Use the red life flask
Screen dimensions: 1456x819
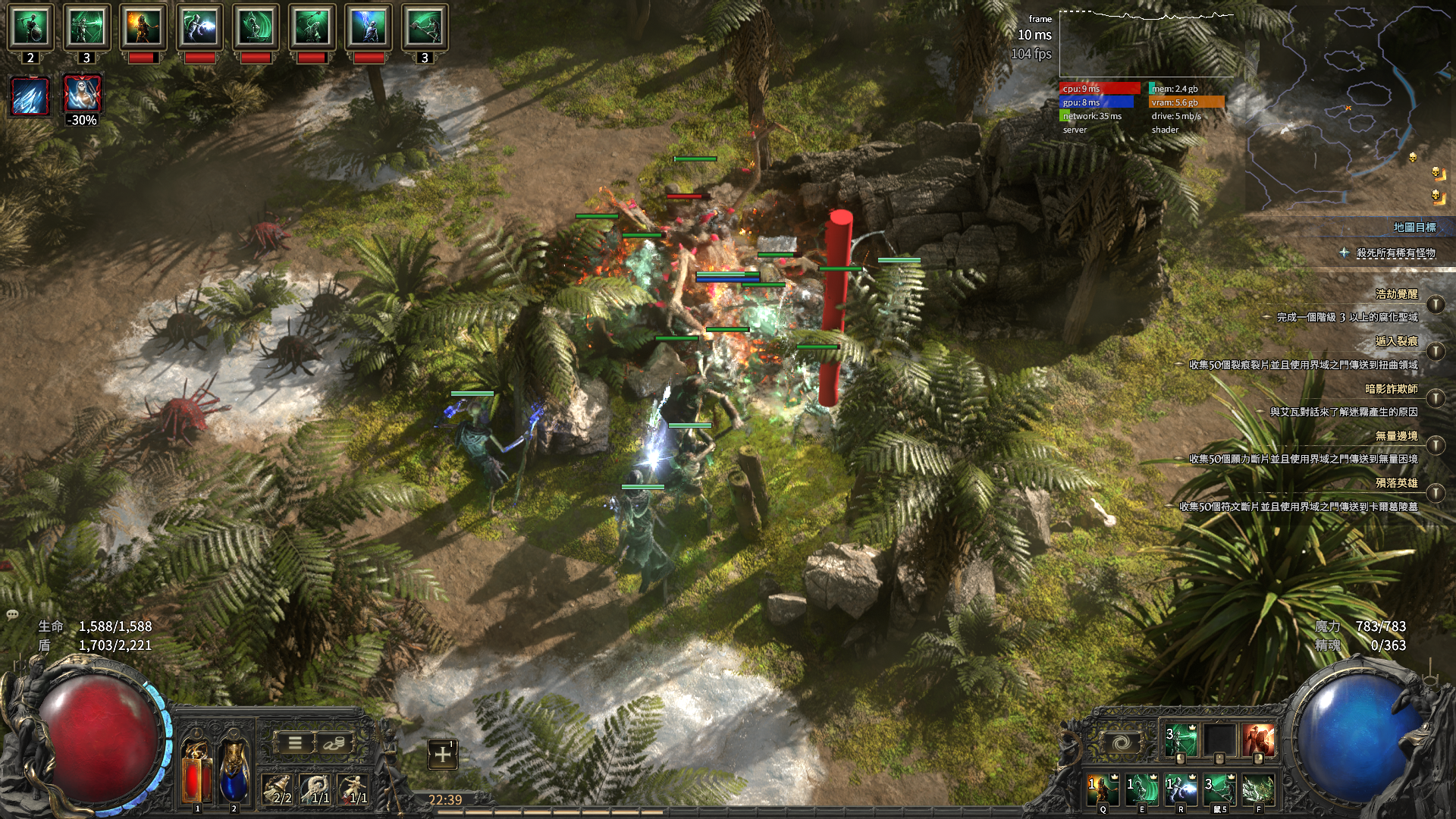click(x=196, y=773)
